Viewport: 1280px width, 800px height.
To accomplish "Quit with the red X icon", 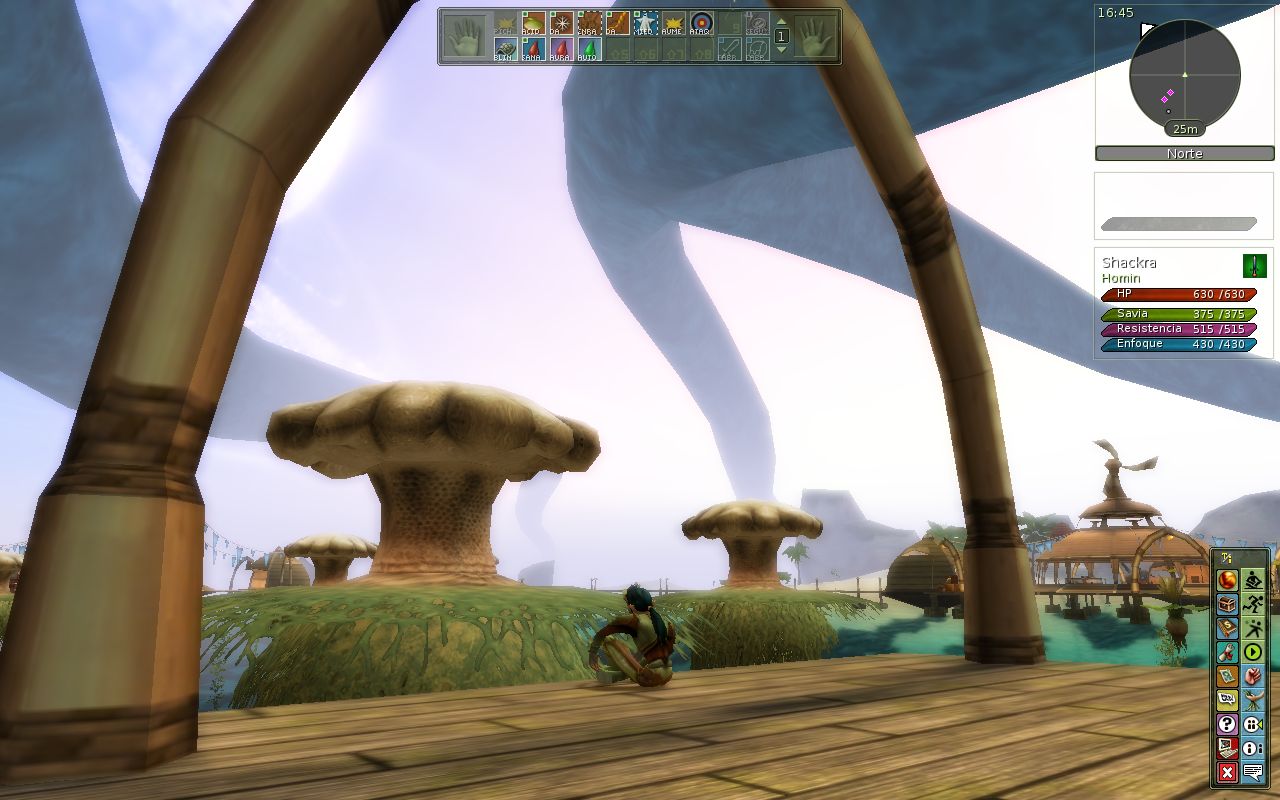I will click(x=1227, y=772).
